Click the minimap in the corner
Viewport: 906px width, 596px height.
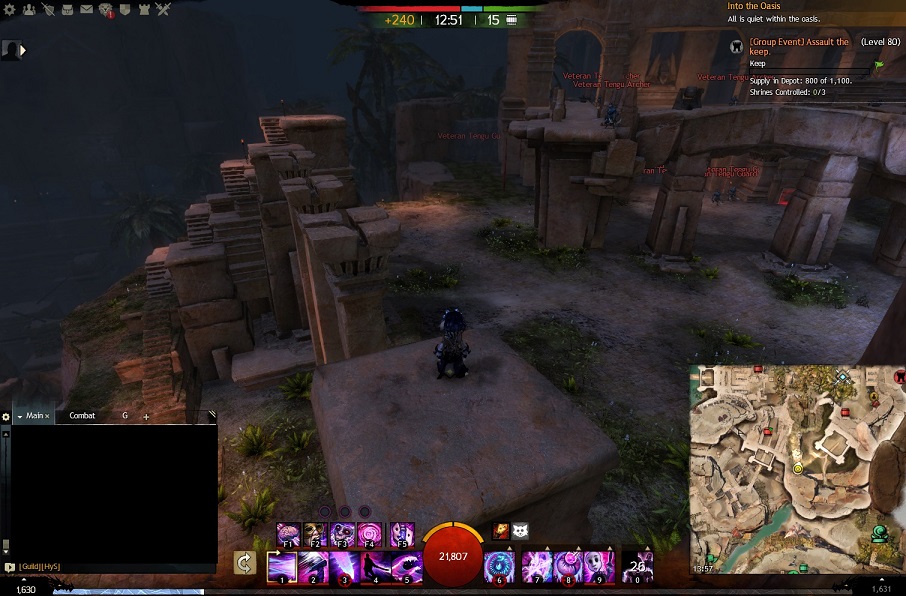[797, 468]
